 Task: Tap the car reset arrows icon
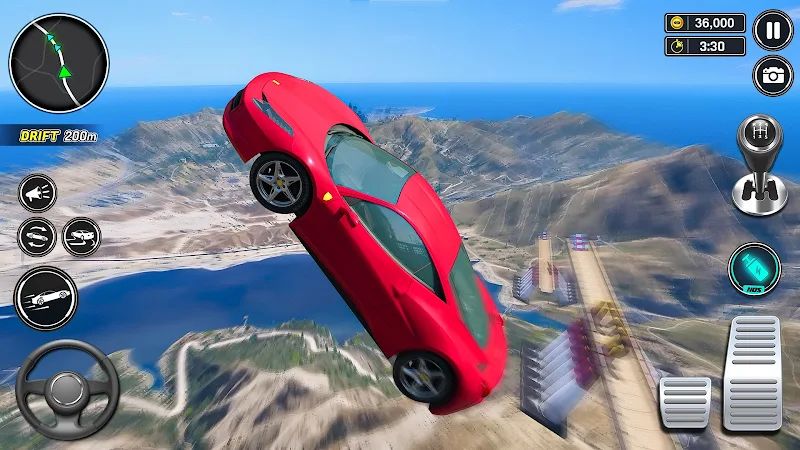(37, 237)
